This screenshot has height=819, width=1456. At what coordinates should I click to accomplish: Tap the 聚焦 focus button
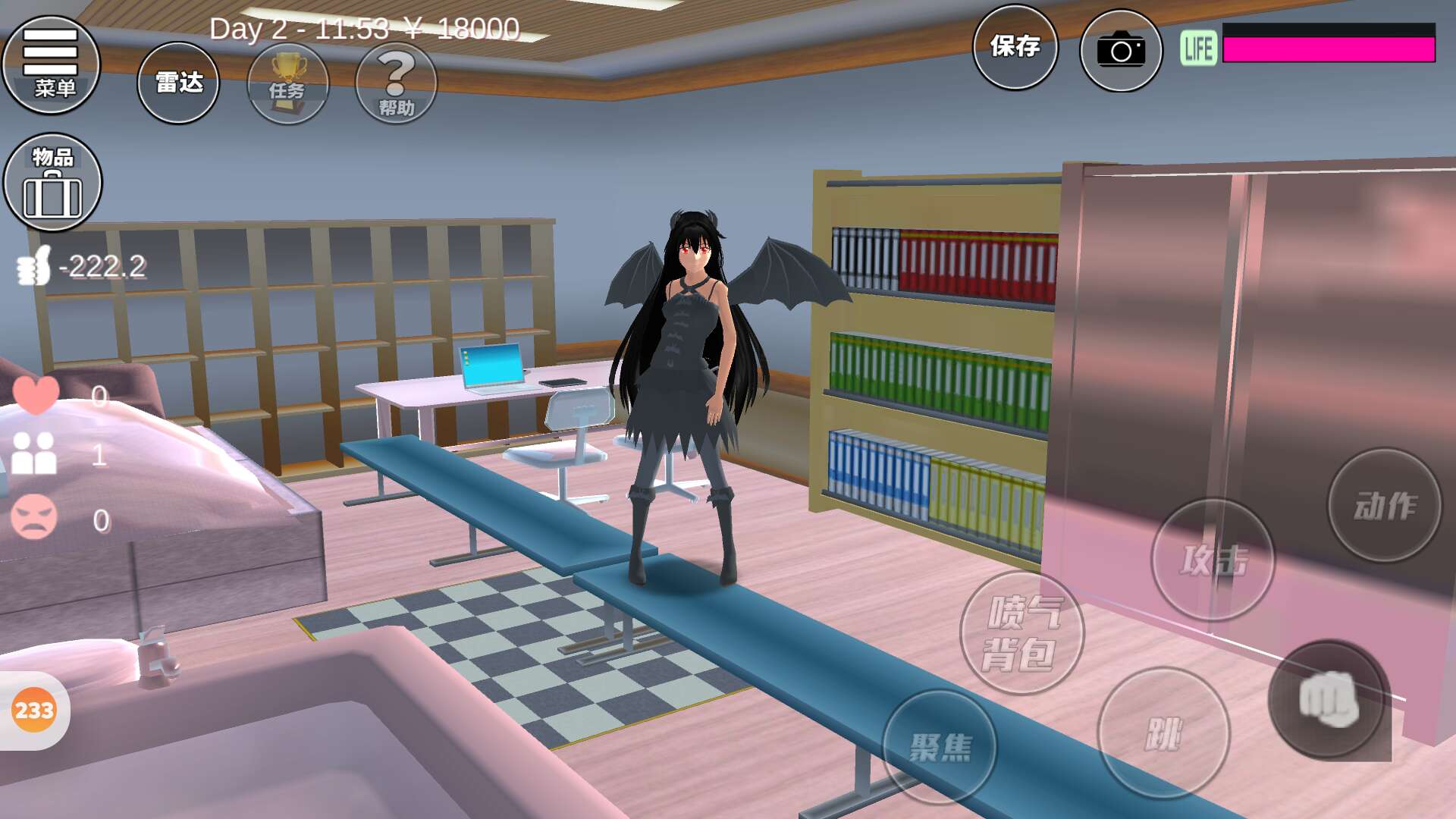coord(940,747)
